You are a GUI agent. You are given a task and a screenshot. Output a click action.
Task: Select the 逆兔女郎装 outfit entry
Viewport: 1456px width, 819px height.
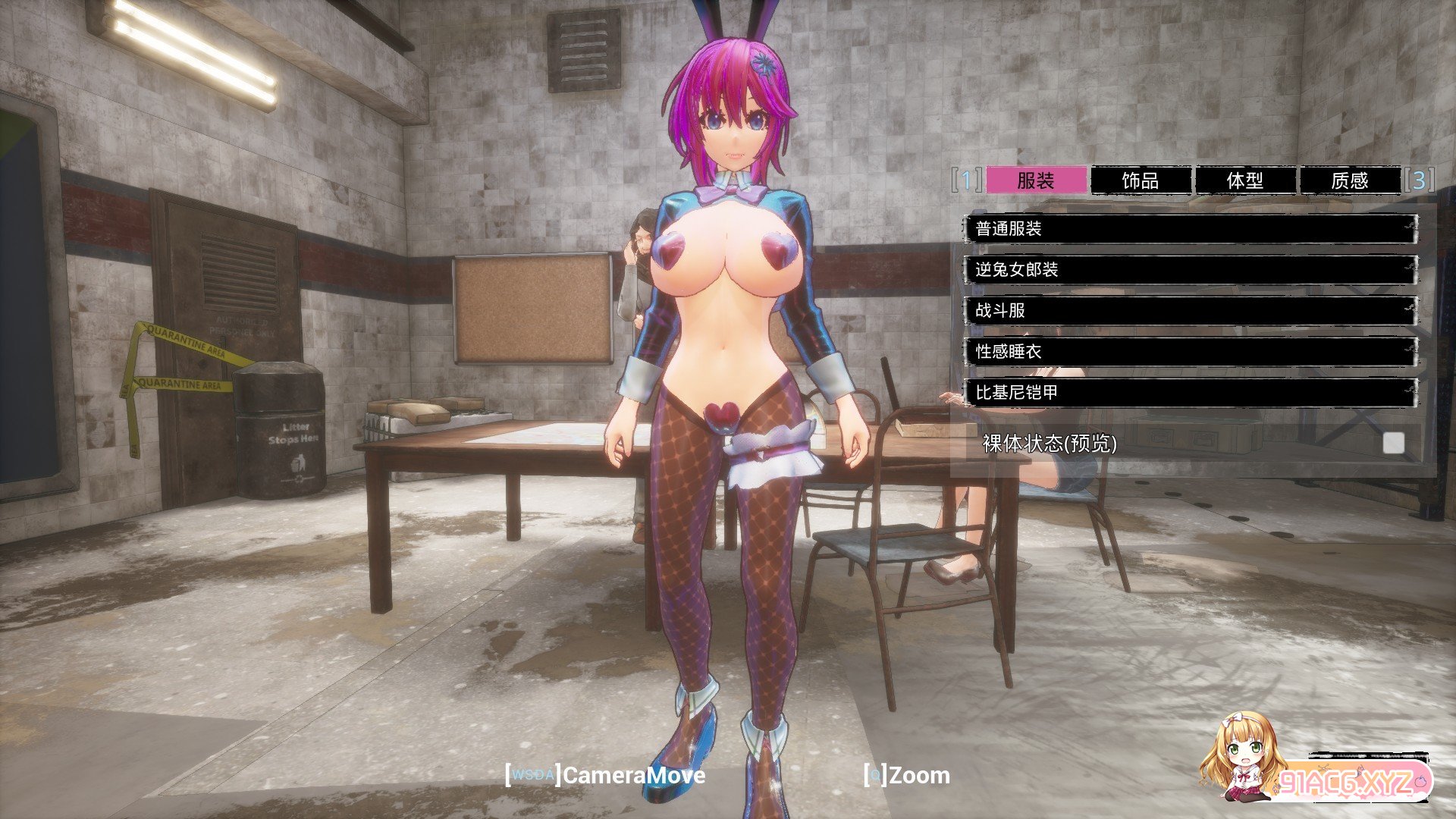(1191, 270)
